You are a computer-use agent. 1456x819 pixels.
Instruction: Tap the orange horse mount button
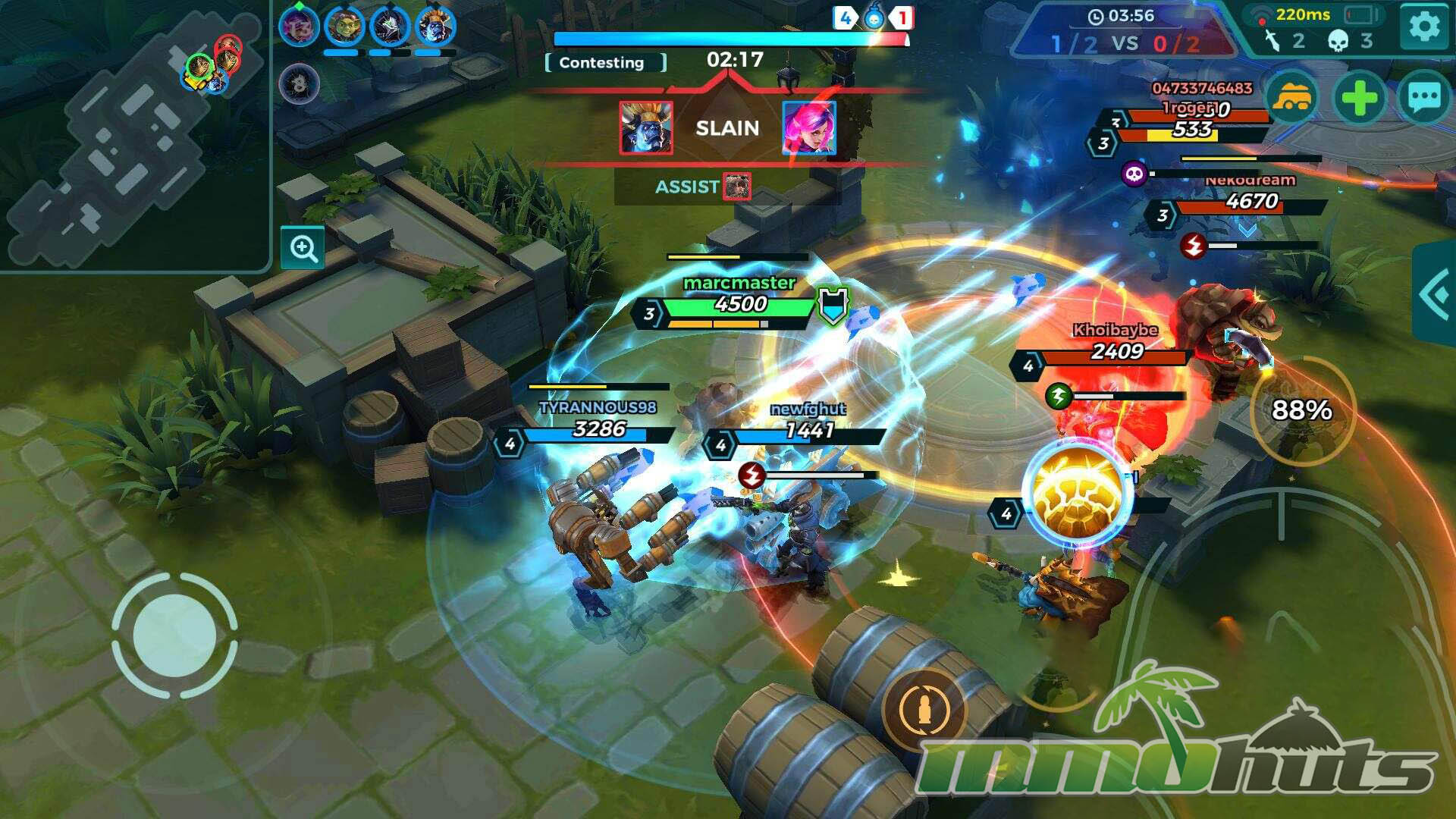[1291, 99]
